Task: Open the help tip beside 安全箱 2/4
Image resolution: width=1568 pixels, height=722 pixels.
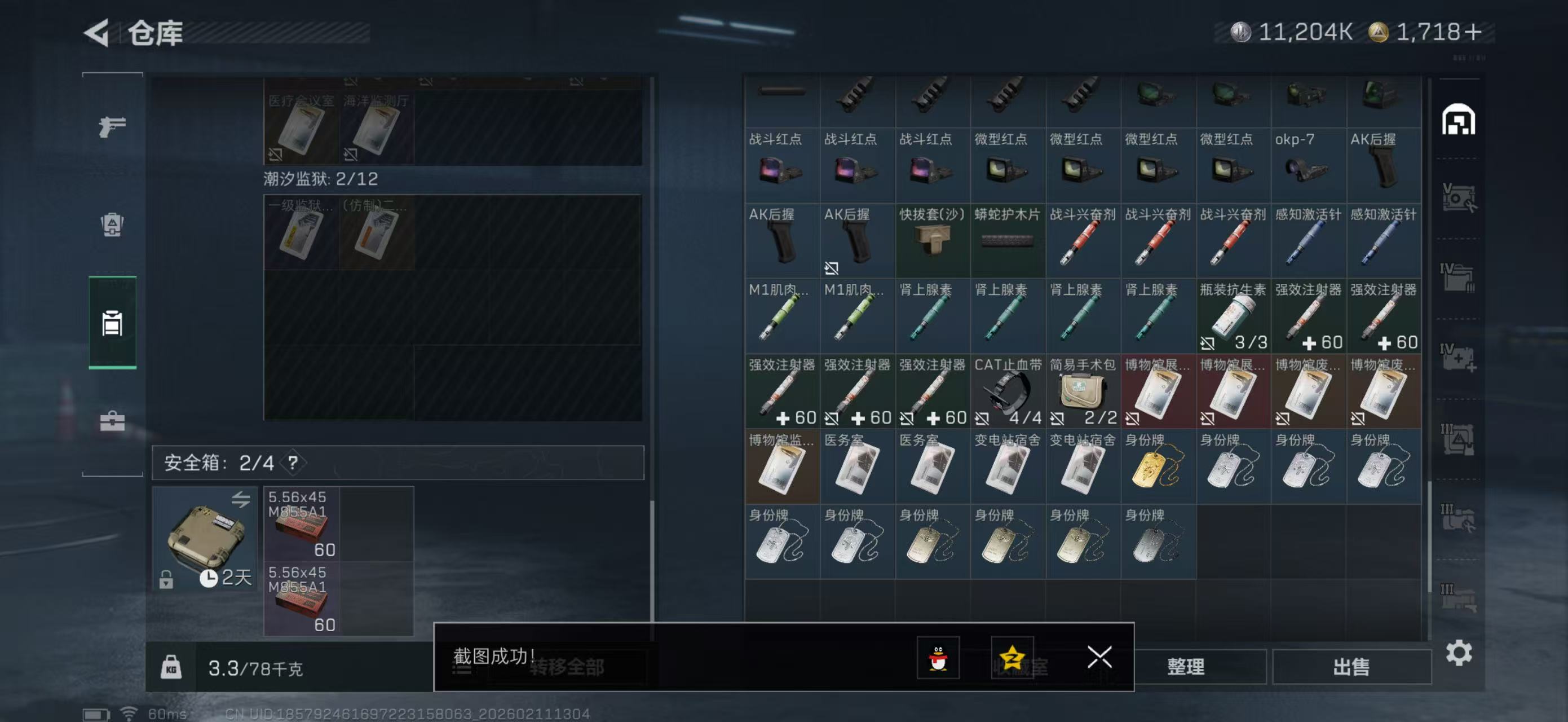Action: (291, 463)
